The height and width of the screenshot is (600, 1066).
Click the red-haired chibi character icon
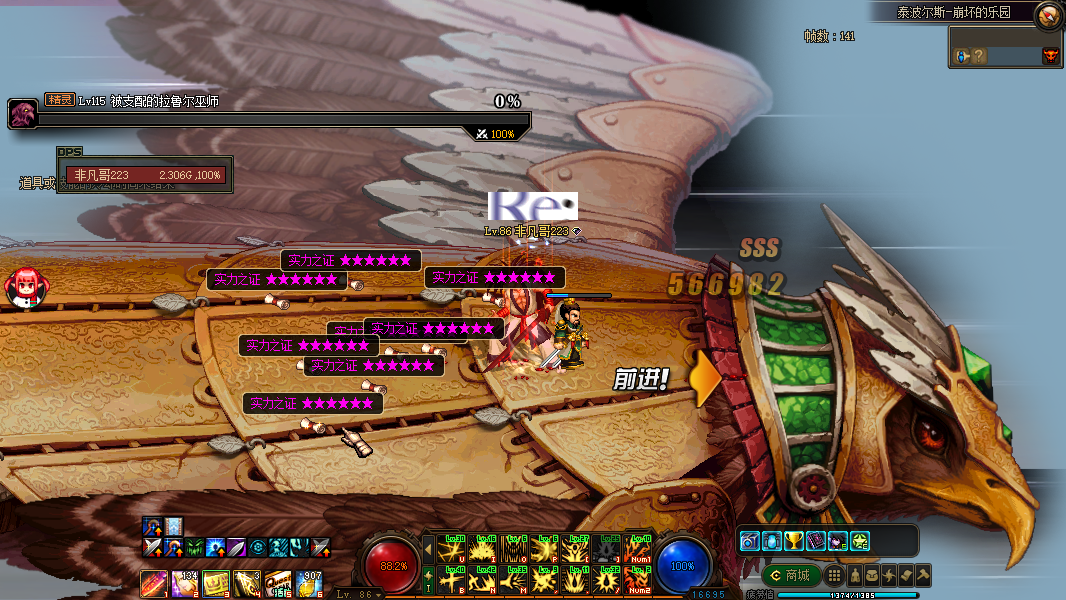point(25,287)
